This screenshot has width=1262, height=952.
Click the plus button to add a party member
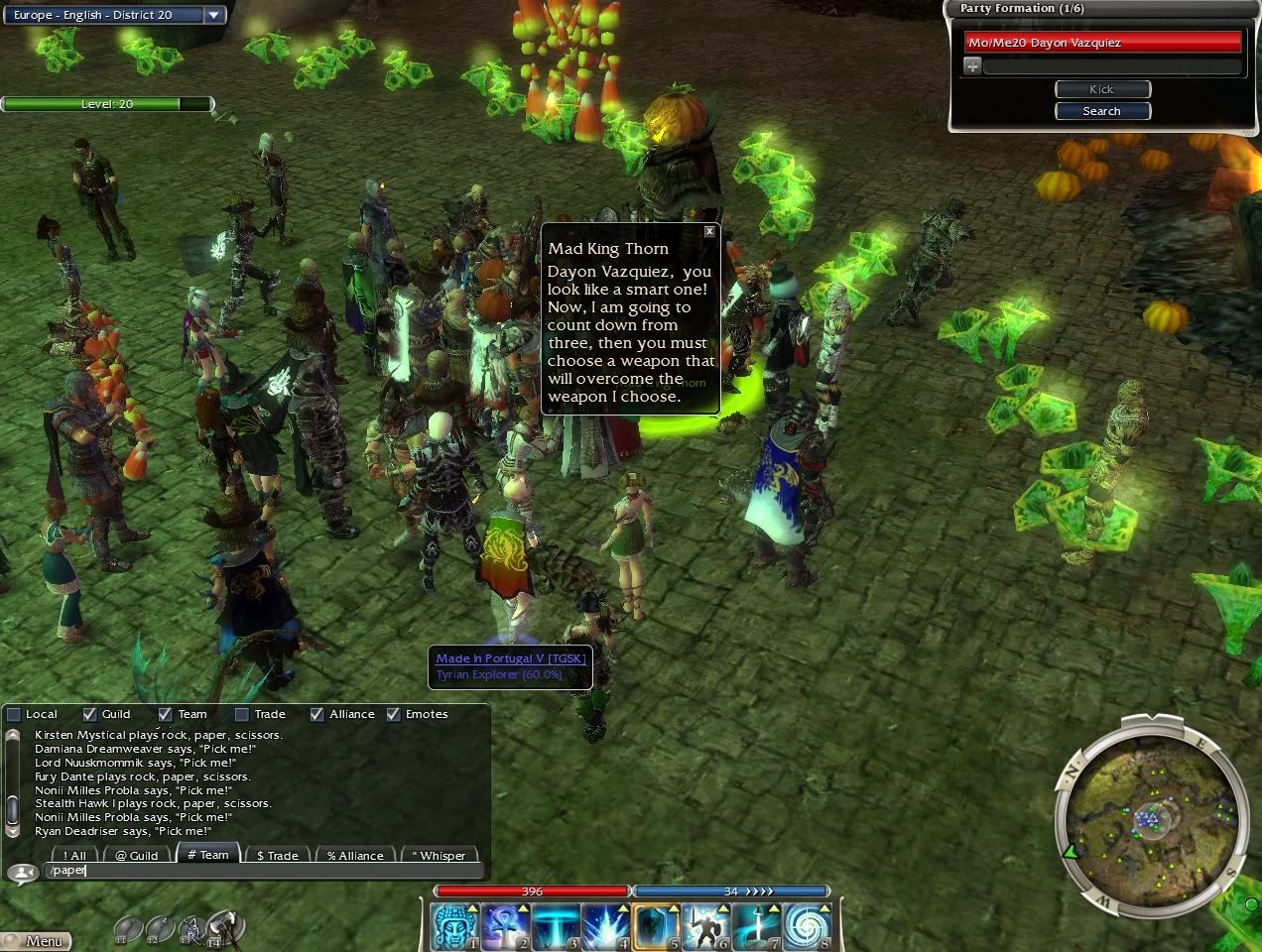tap(972, 66)
